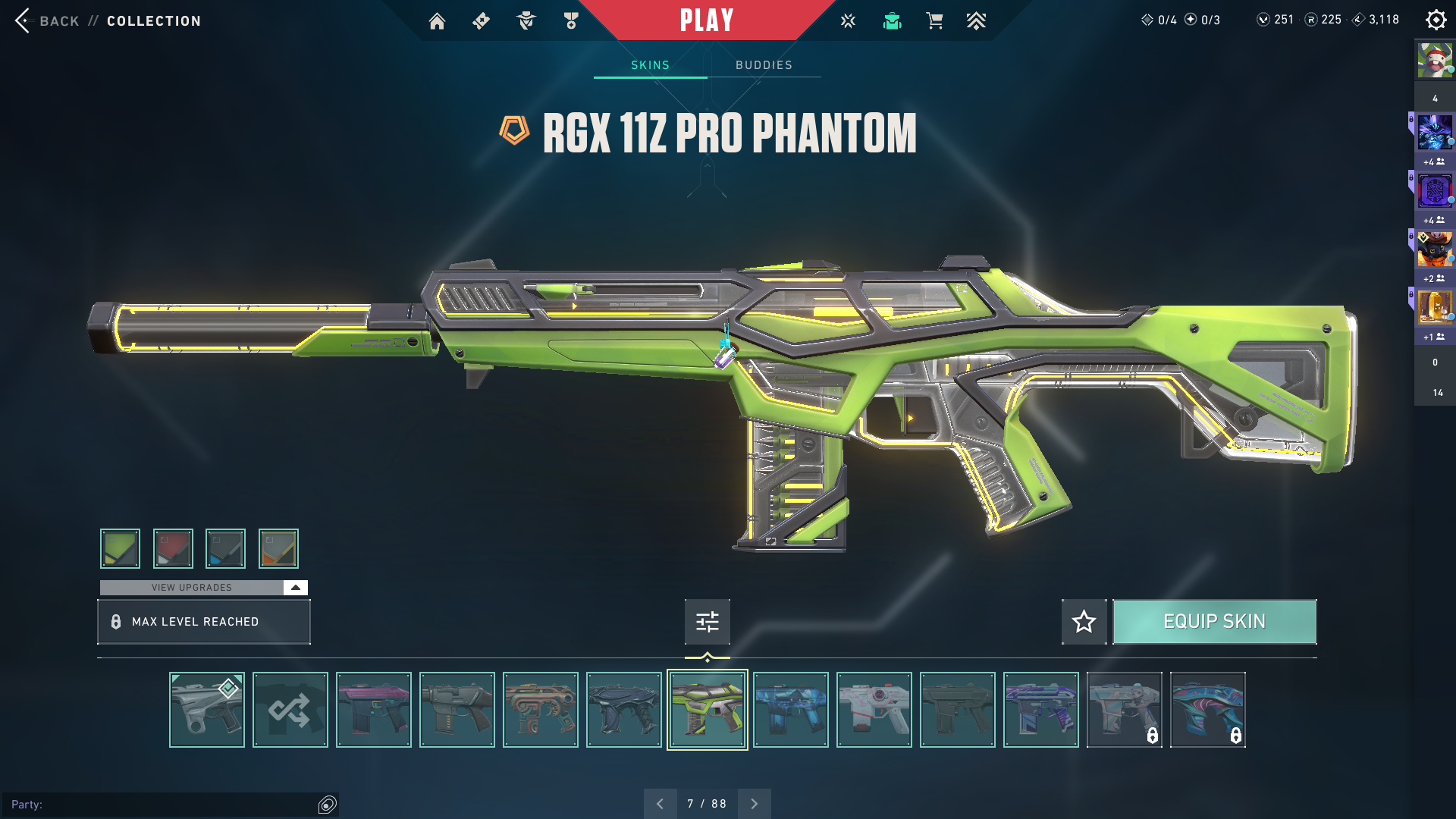Open the skin filter sliders button
1456x819 pixels.
point(707,622)
